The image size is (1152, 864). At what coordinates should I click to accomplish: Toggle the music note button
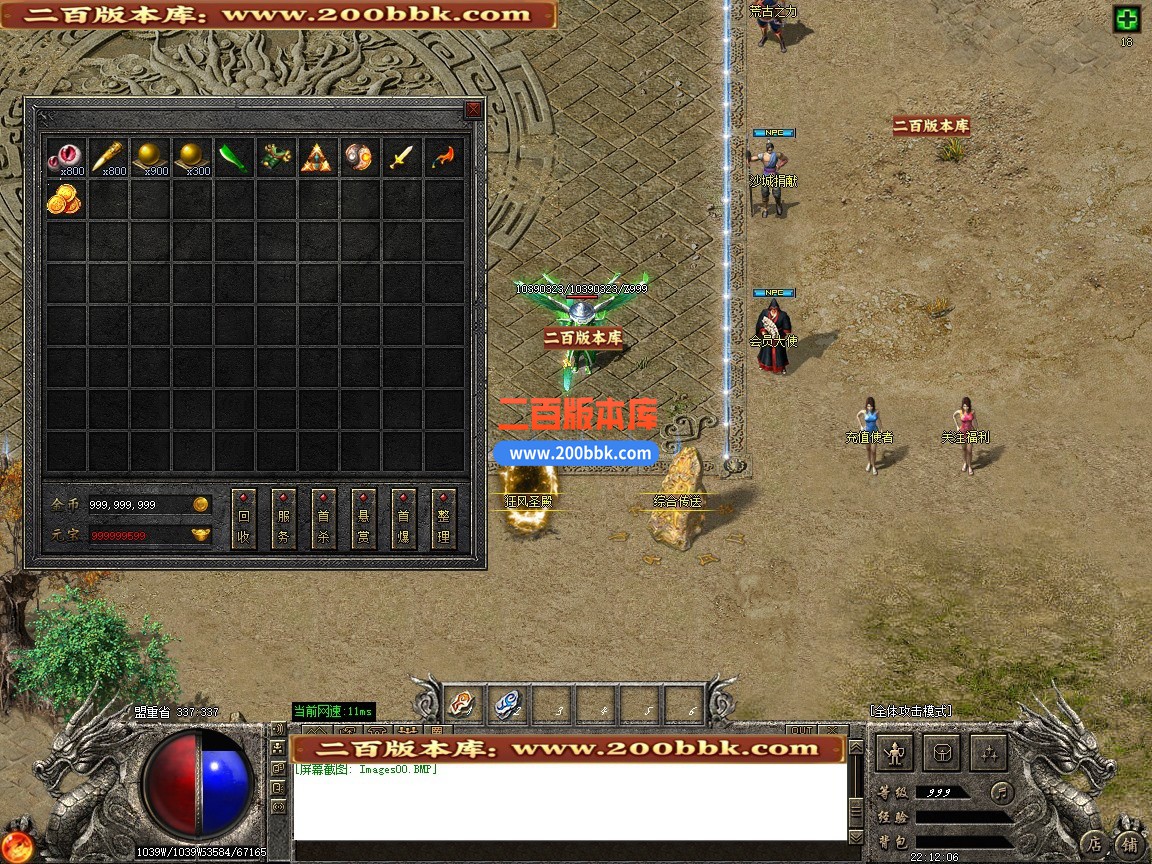[x=1001, y=793]
